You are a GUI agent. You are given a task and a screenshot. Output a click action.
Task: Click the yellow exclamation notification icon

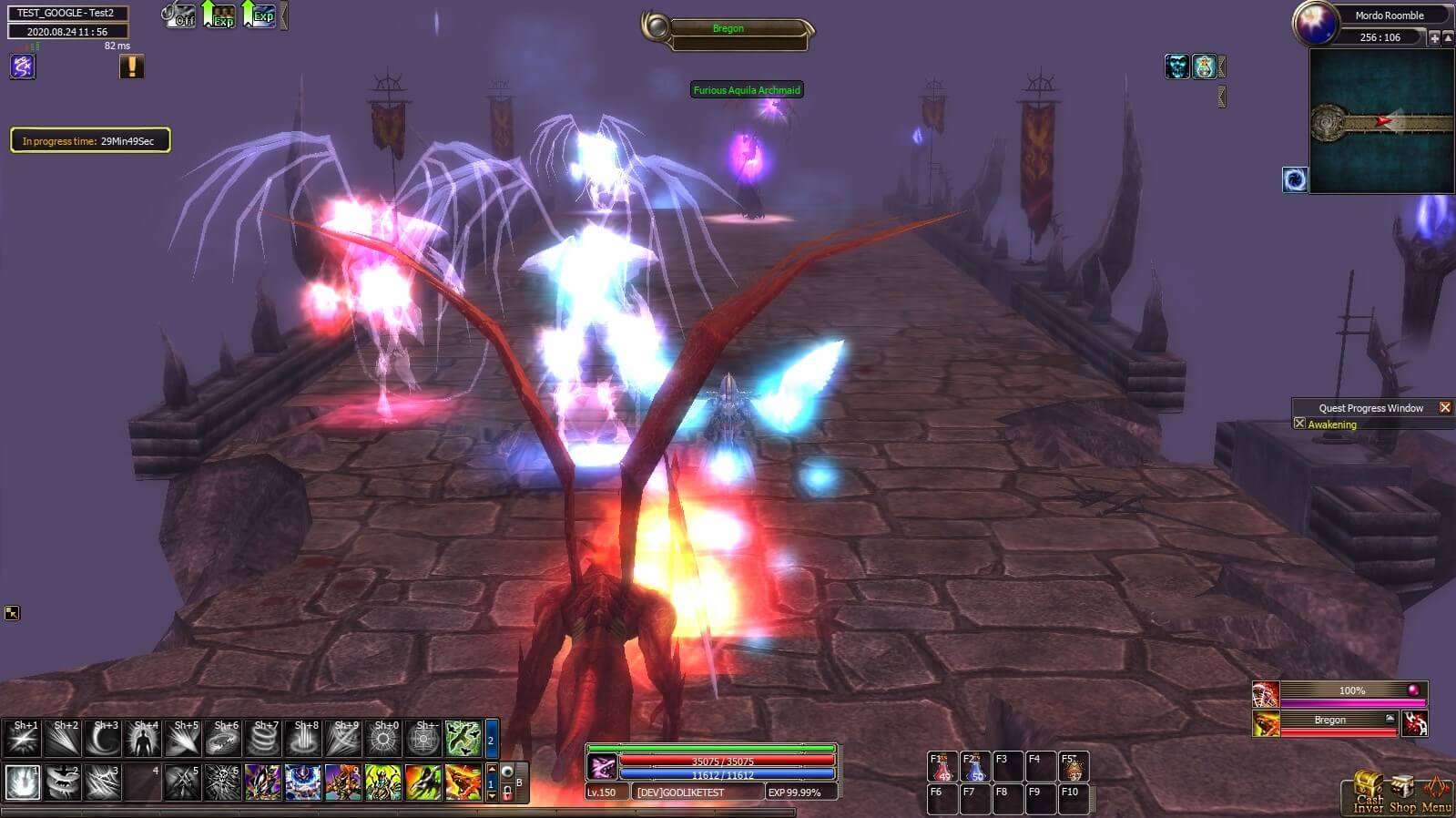(132, 66)
